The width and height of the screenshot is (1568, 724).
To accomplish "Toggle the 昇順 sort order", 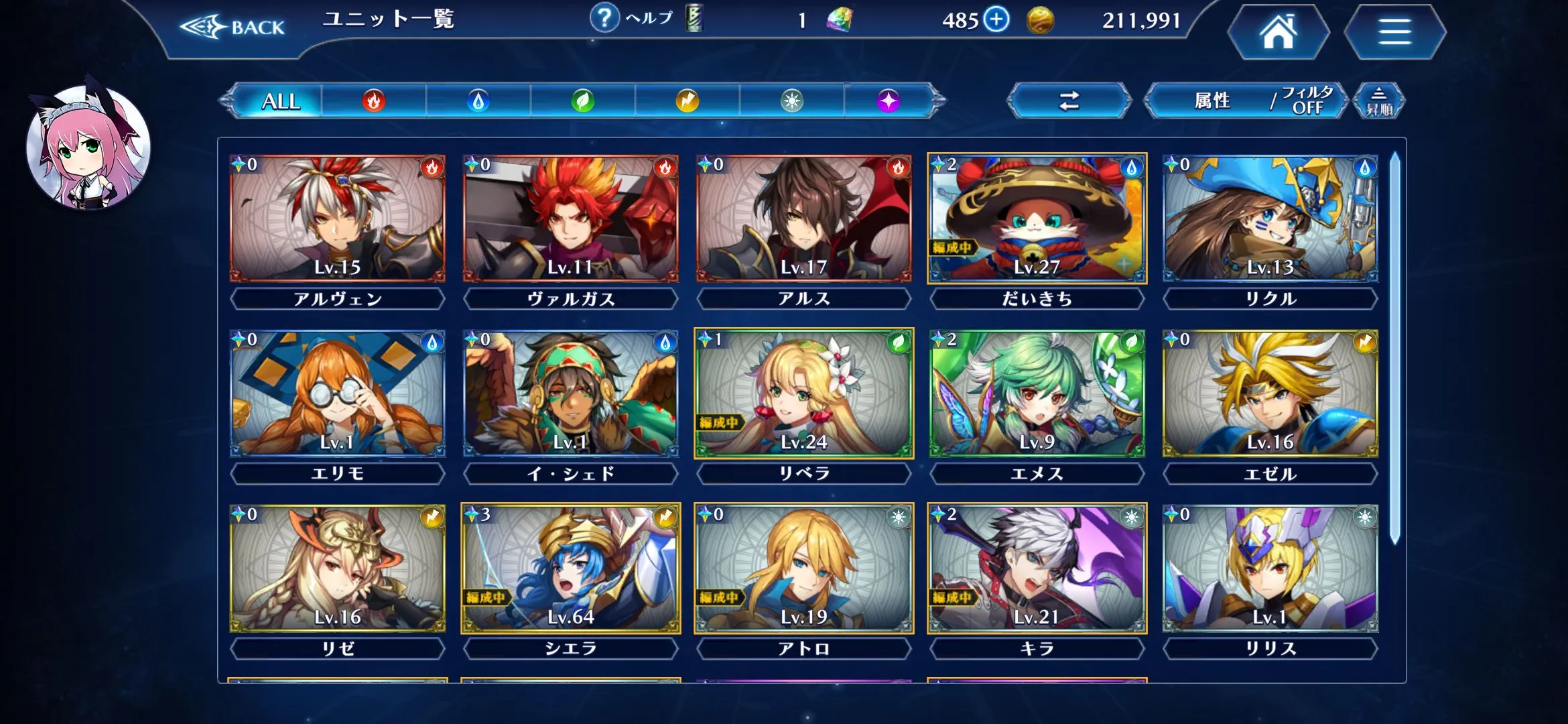I will [x=1378, y=101].
